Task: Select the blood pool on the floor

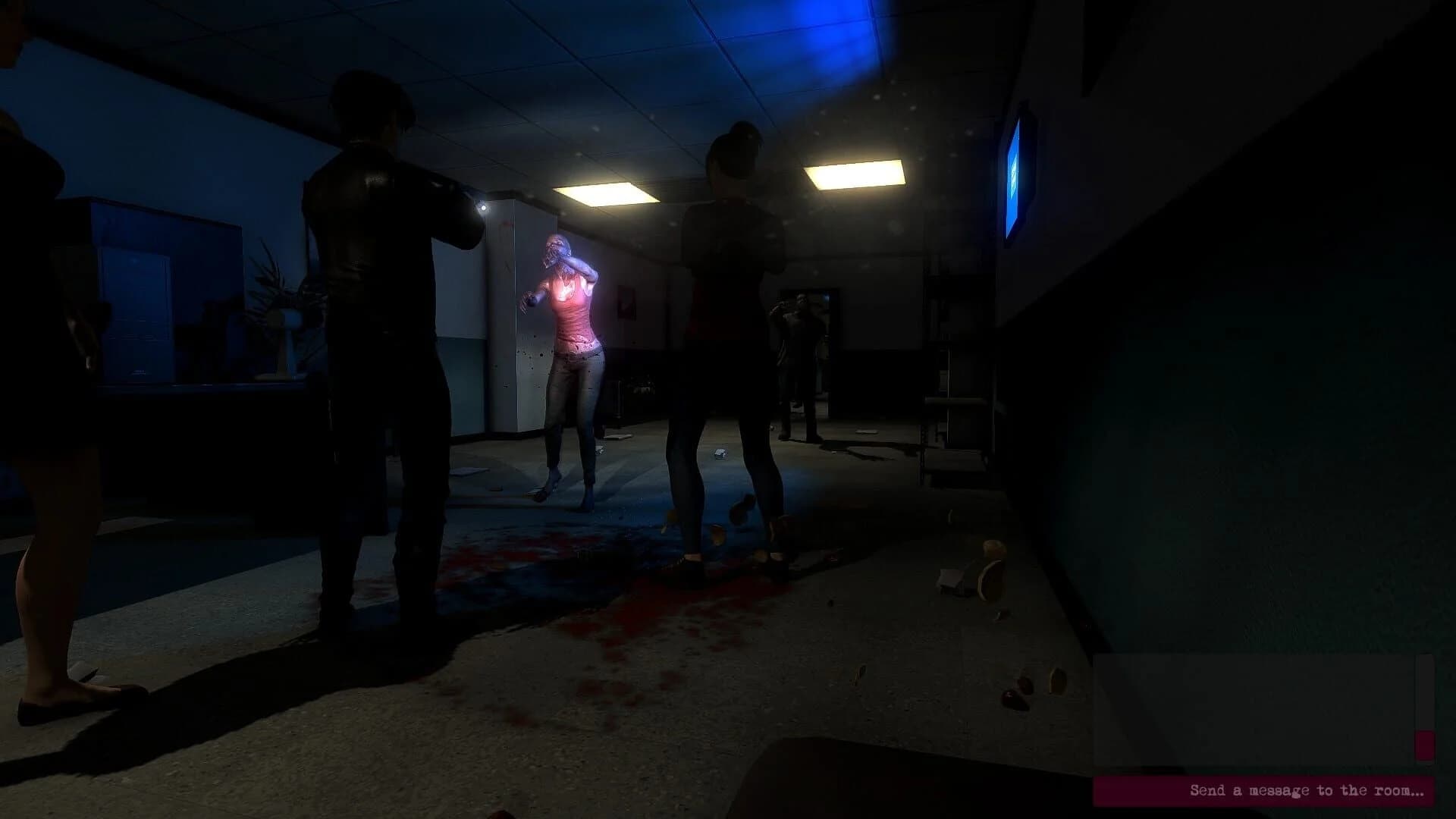Action: tap(622, 599)
